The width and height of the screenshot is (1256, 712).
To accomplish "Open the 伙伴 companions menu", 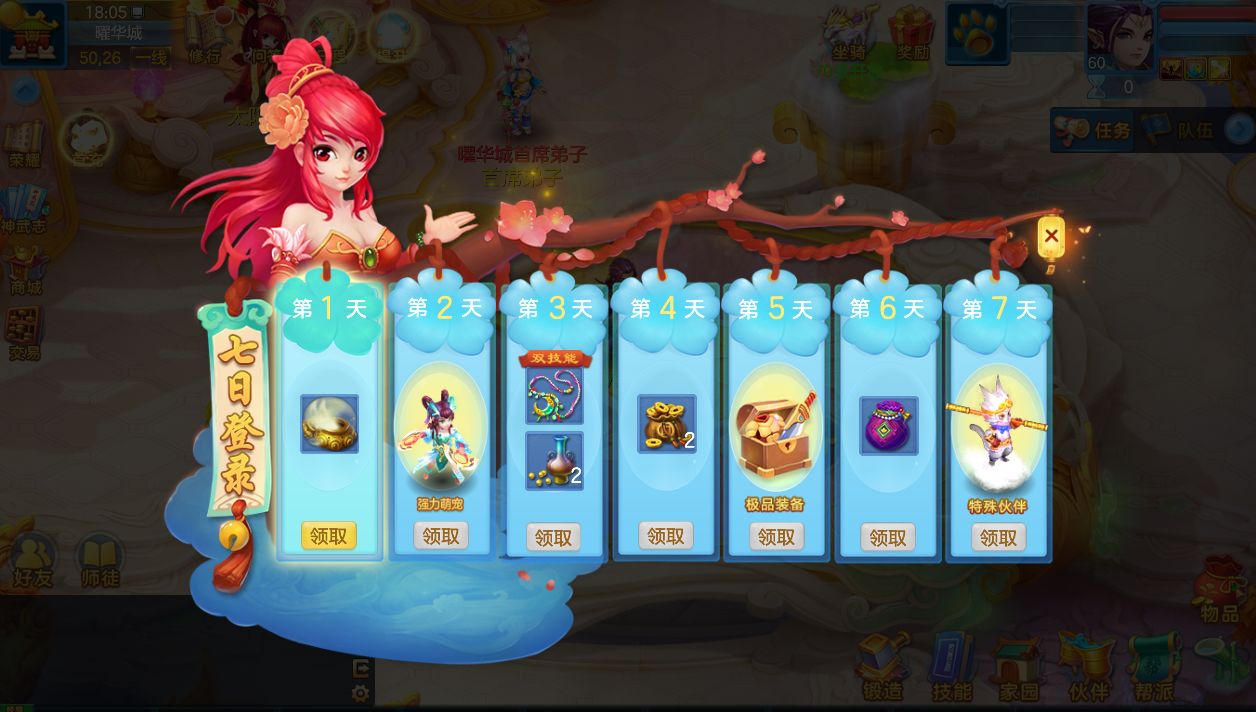I will click(1086, 667).
